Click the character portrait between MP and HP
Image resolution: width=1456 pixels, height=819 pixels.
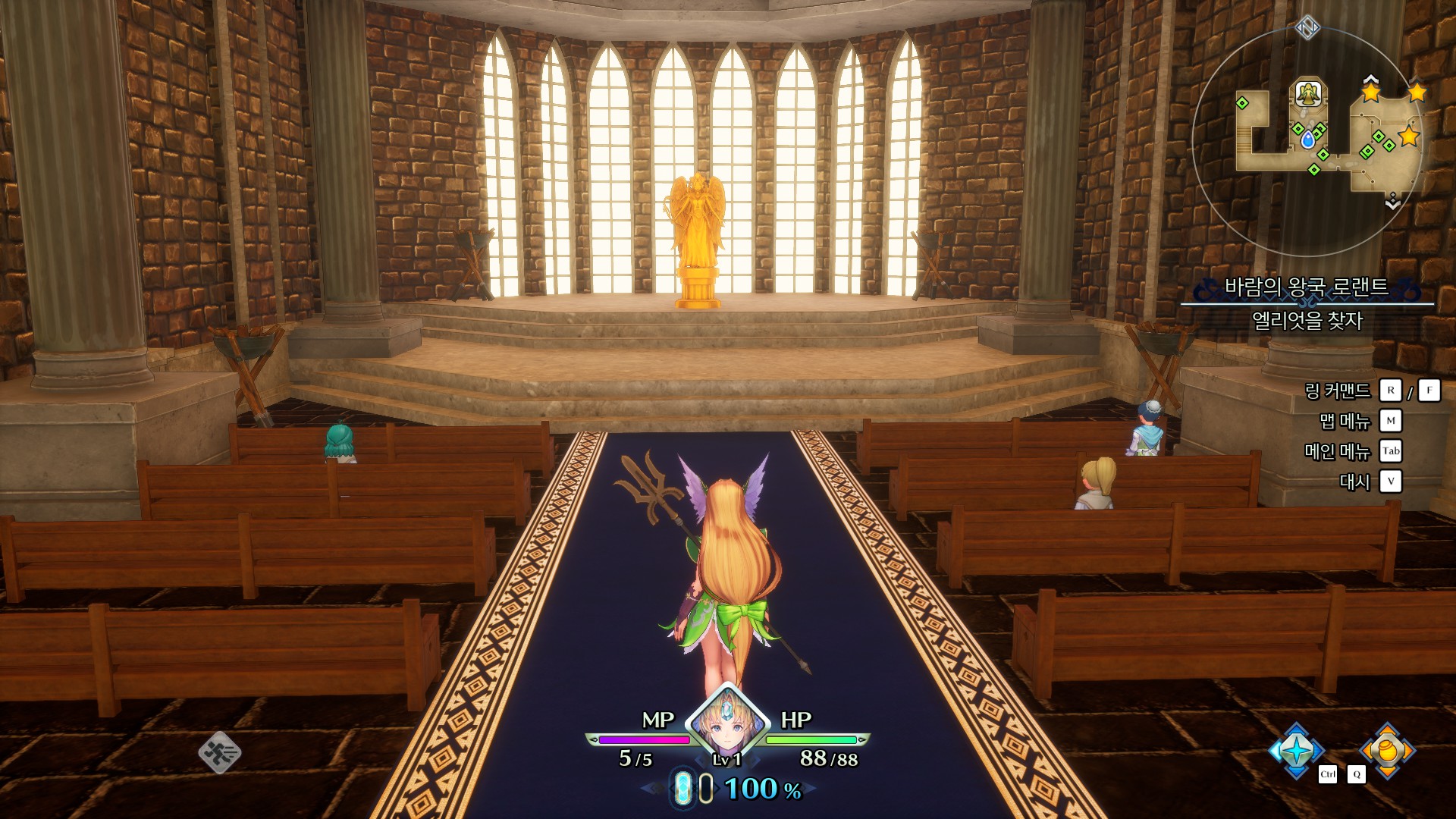coord(727,720)
